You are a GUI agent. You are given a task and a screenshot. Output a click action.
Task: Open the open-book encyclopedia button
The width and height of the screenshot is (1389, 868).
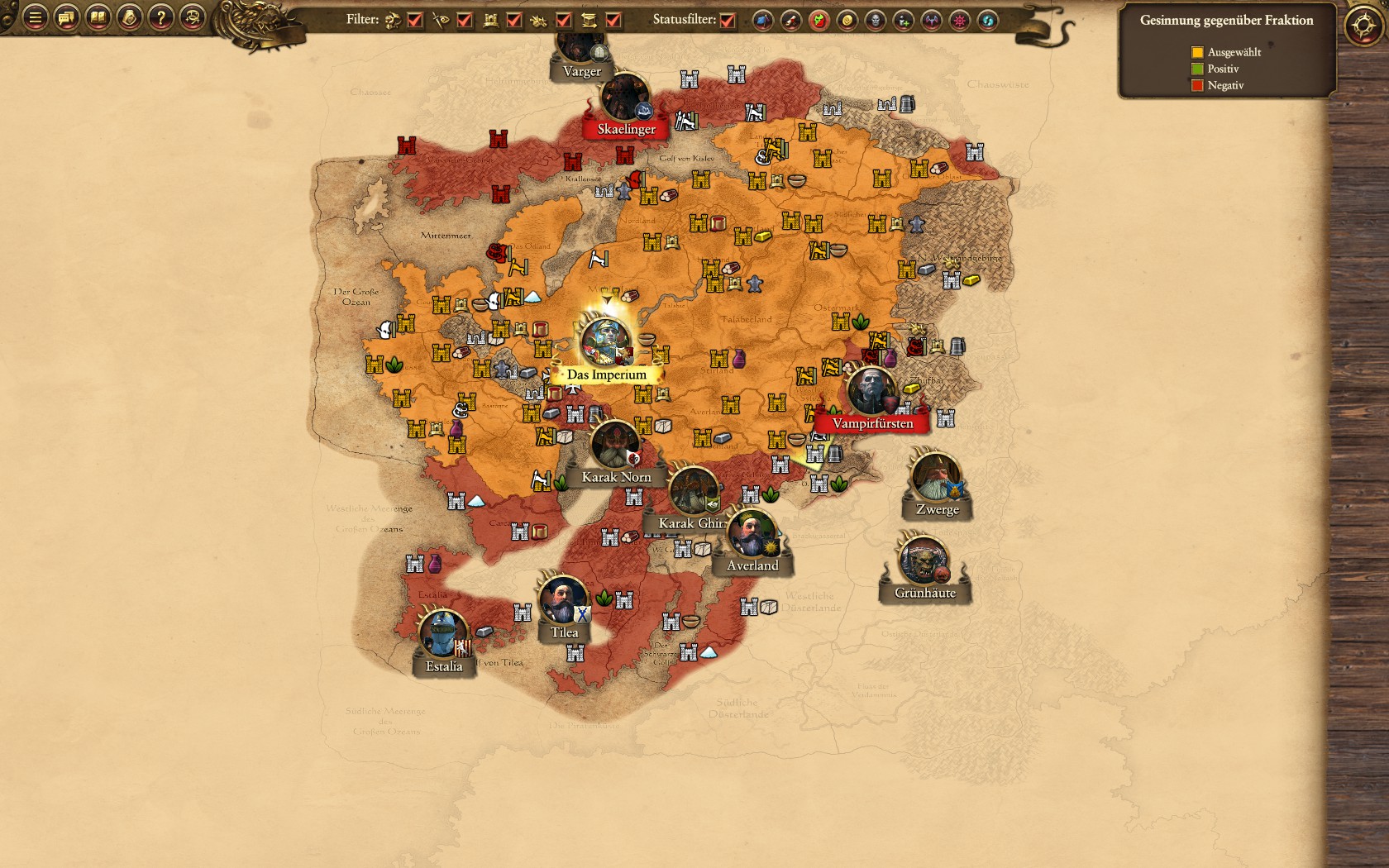tap(98, 17)
